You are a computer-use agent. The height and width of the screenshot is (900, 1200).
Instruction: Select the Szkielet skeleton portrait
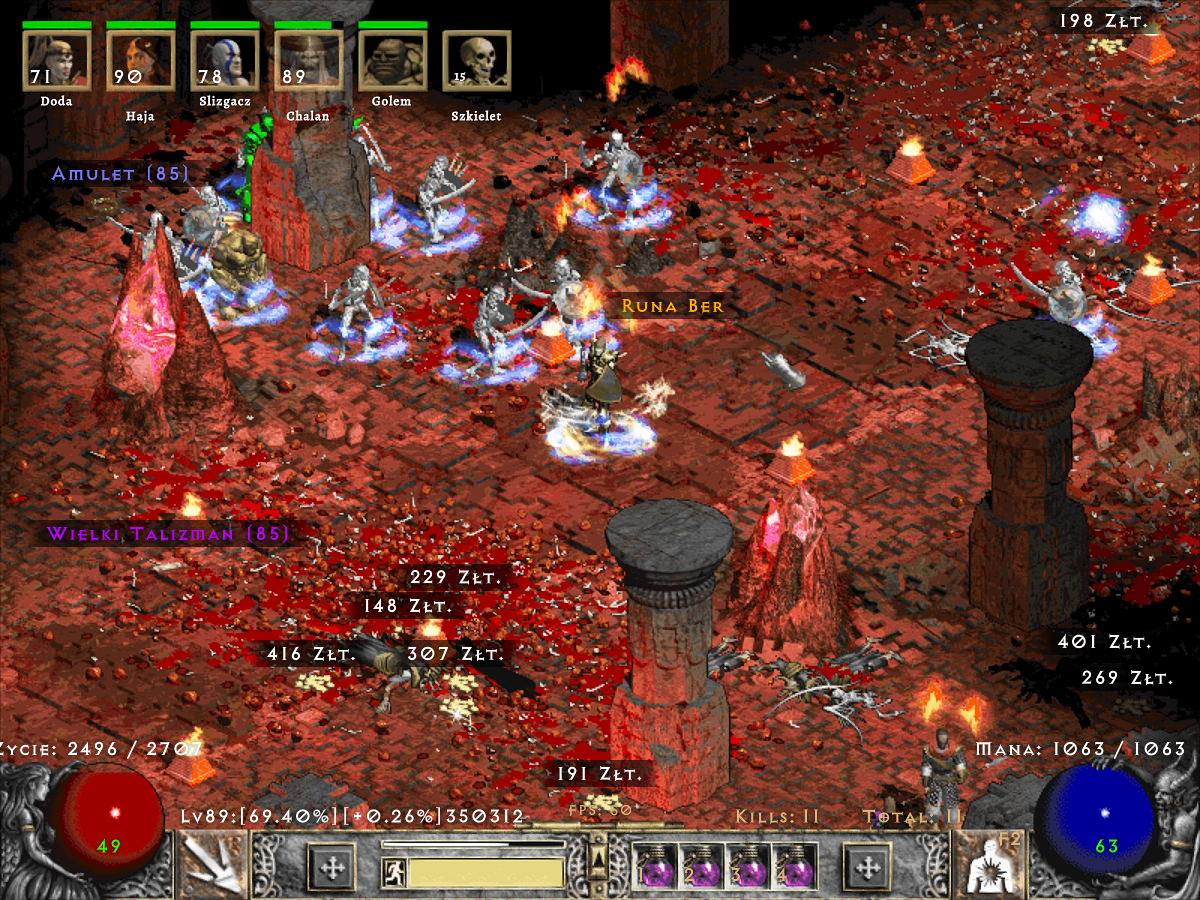click(476, 60)
